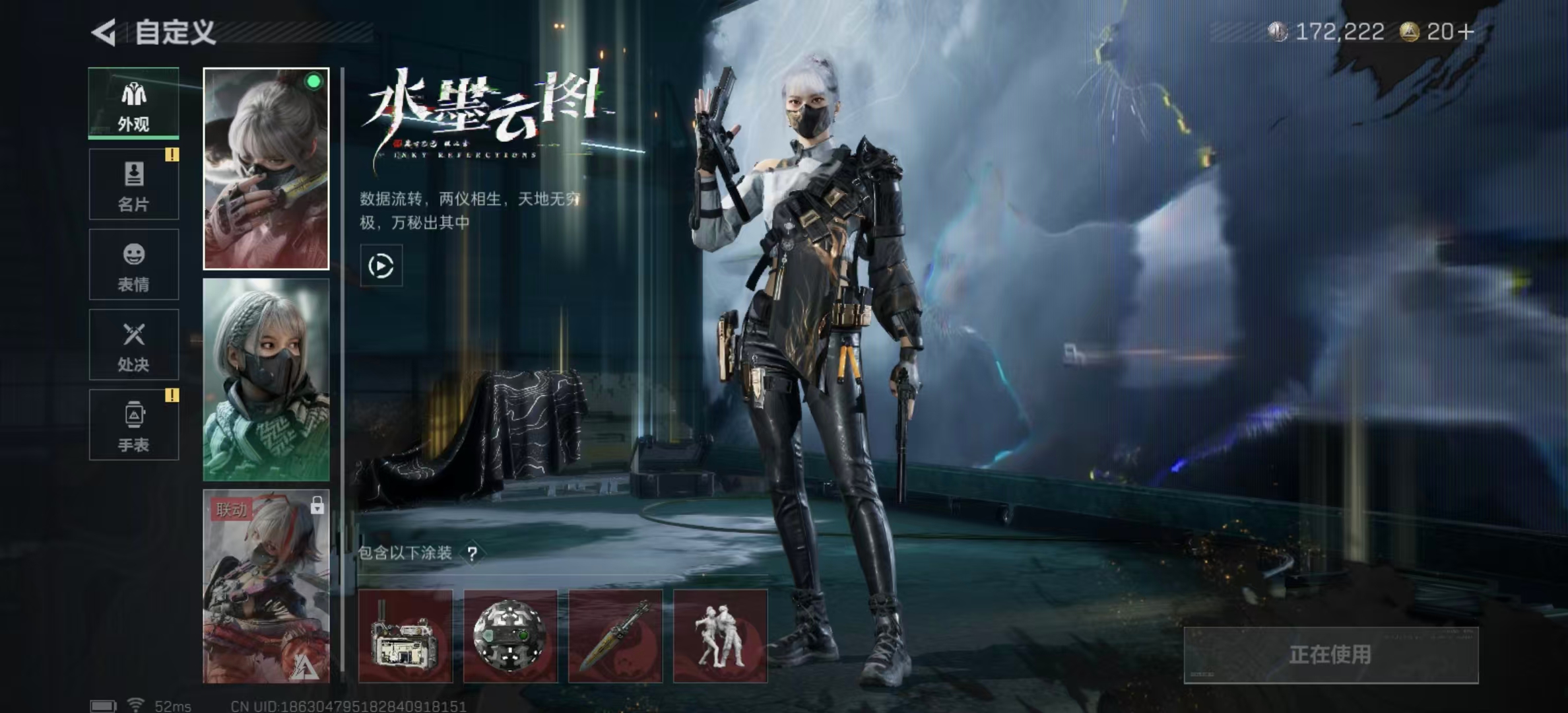Image resolution: width=1568 pixels, height=713 pixels.
Task: View the spherical drone item
Action: point(510,636)
